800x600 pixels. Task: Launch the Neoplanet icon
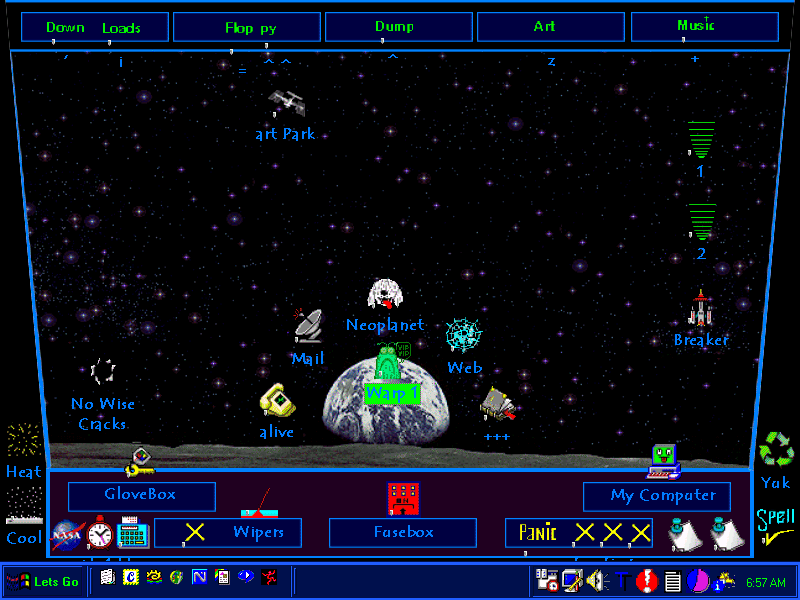385,296
